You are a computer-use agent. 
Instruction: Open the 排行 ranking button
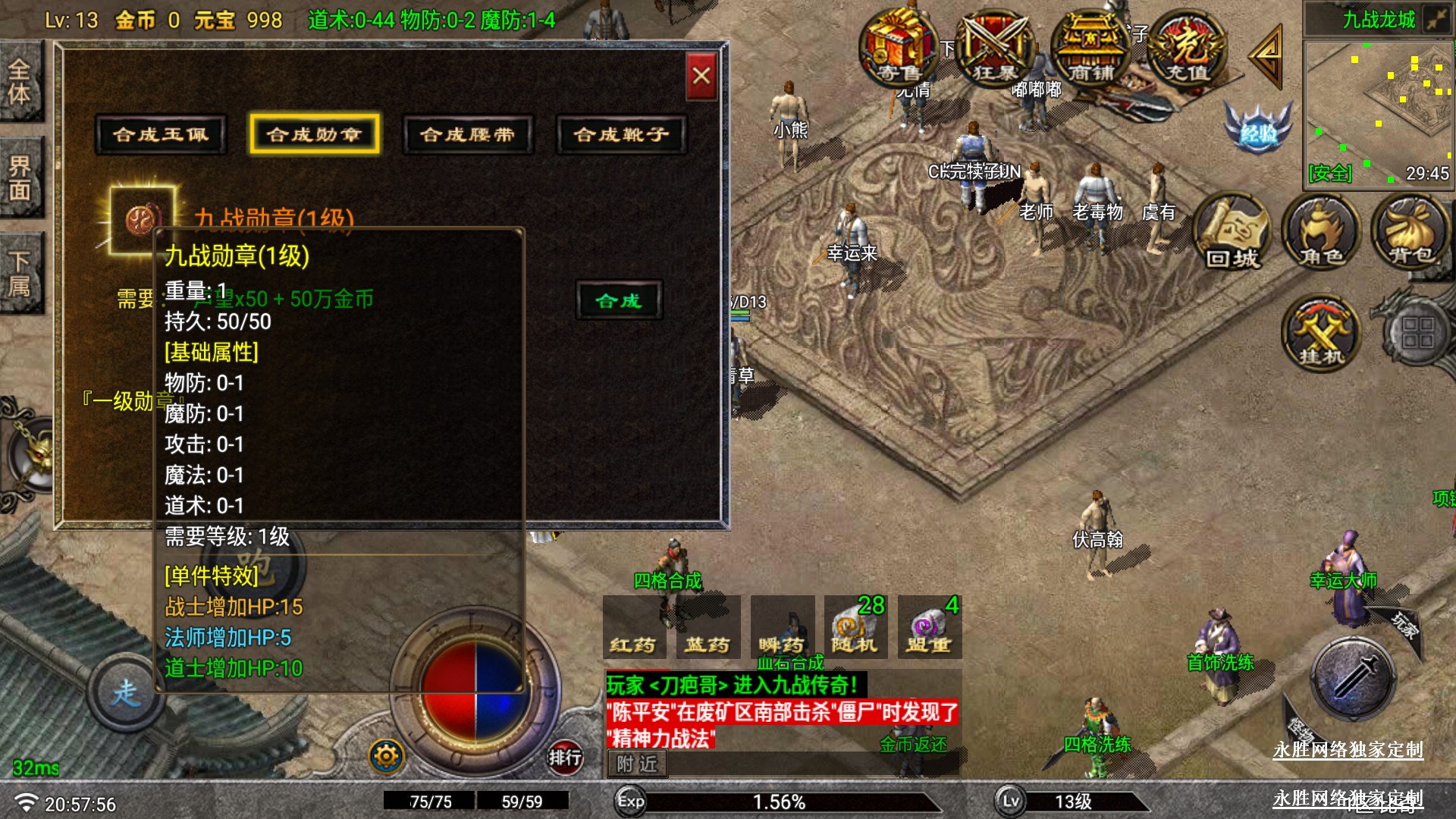click(x=565, y=757)
